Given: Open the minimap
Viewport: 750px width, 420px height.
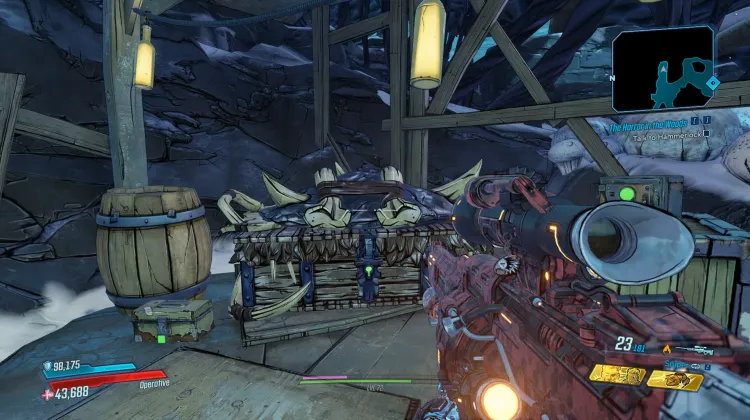Looking at the screenshot, I should [663, 68].
